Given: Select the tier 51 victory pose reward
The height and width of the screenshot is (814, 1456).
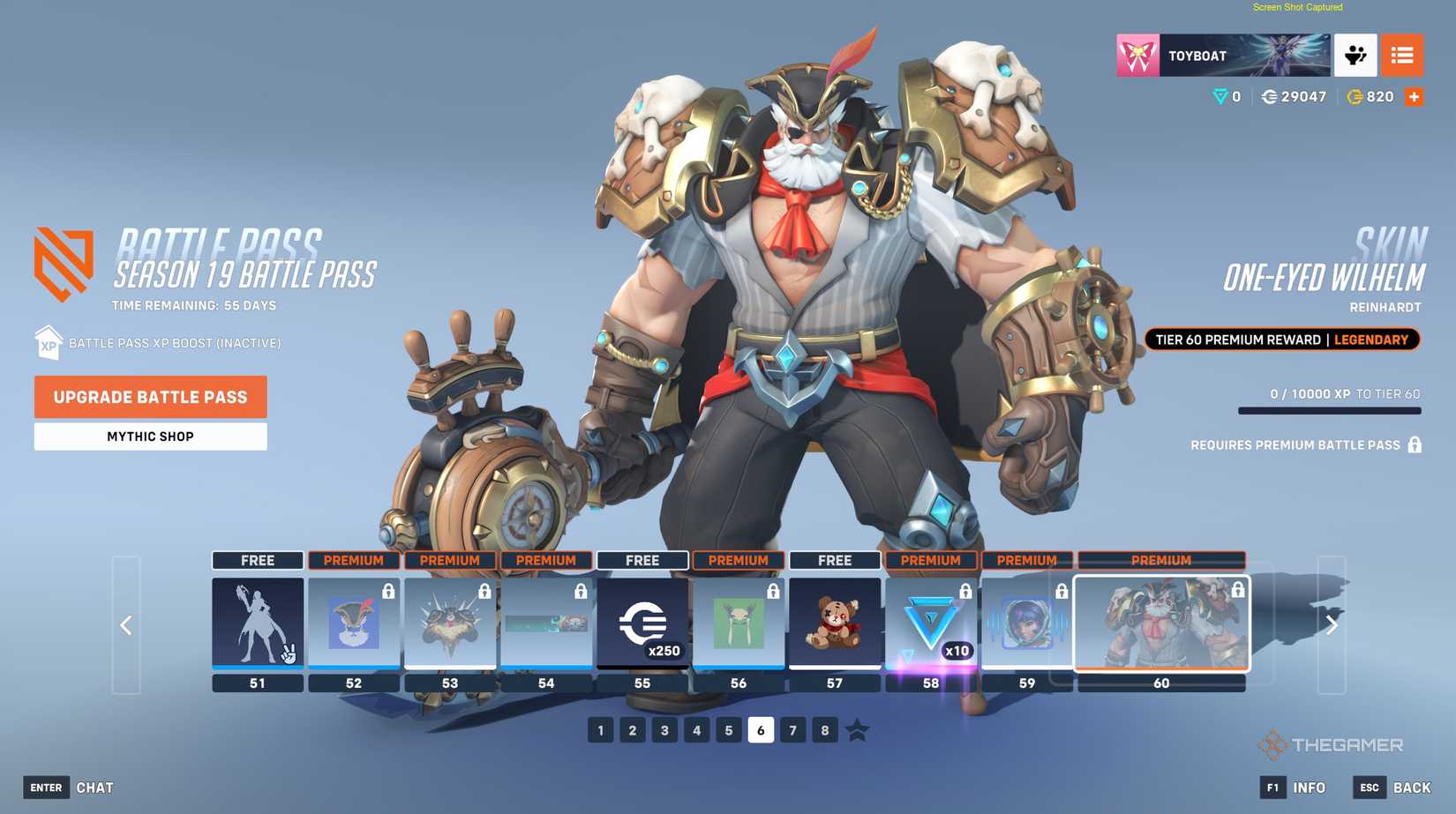Looking at the screenshot, I should [258, 623].
